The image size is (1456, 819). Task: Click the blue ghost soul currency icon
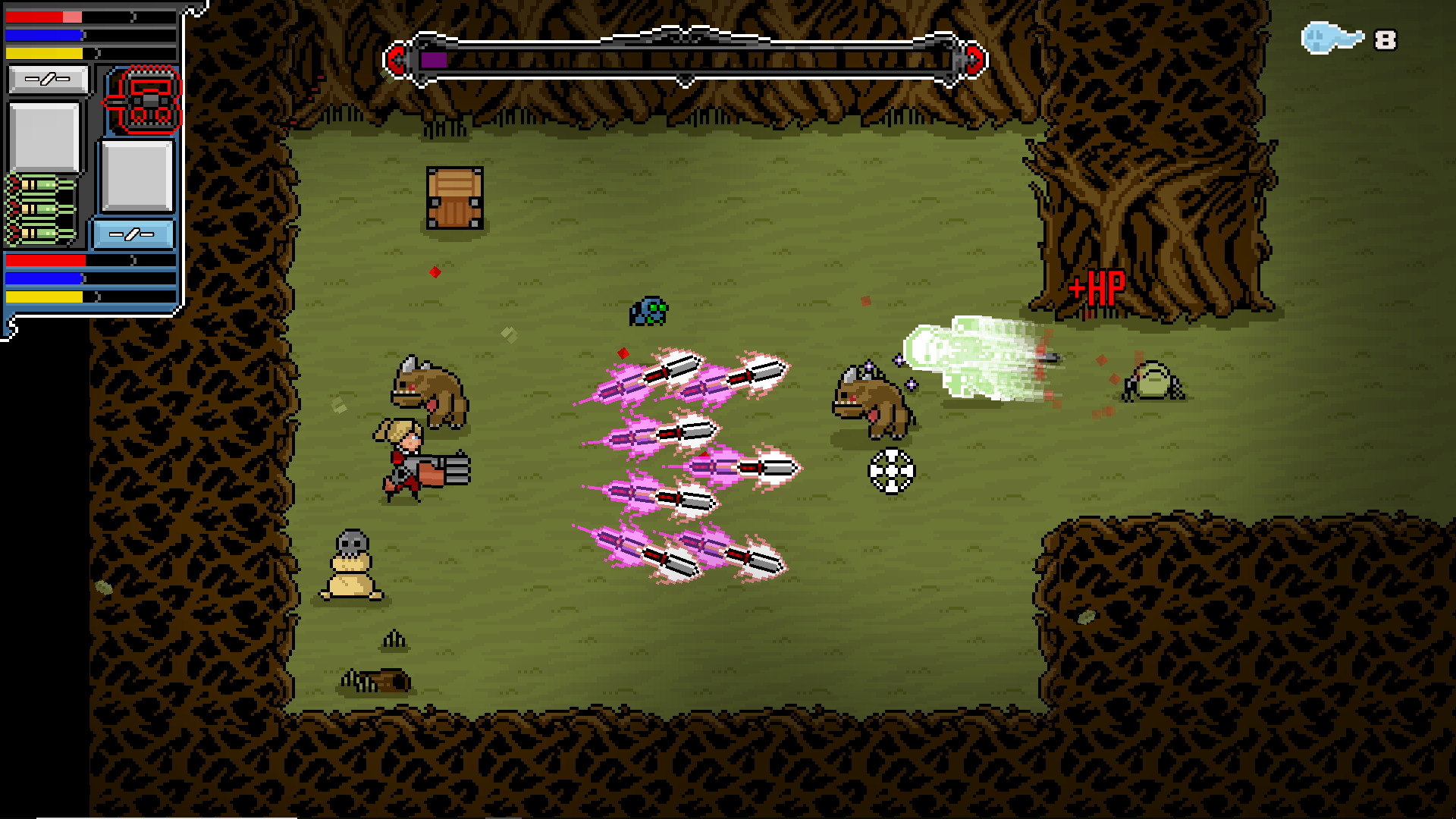(1331, 38)
